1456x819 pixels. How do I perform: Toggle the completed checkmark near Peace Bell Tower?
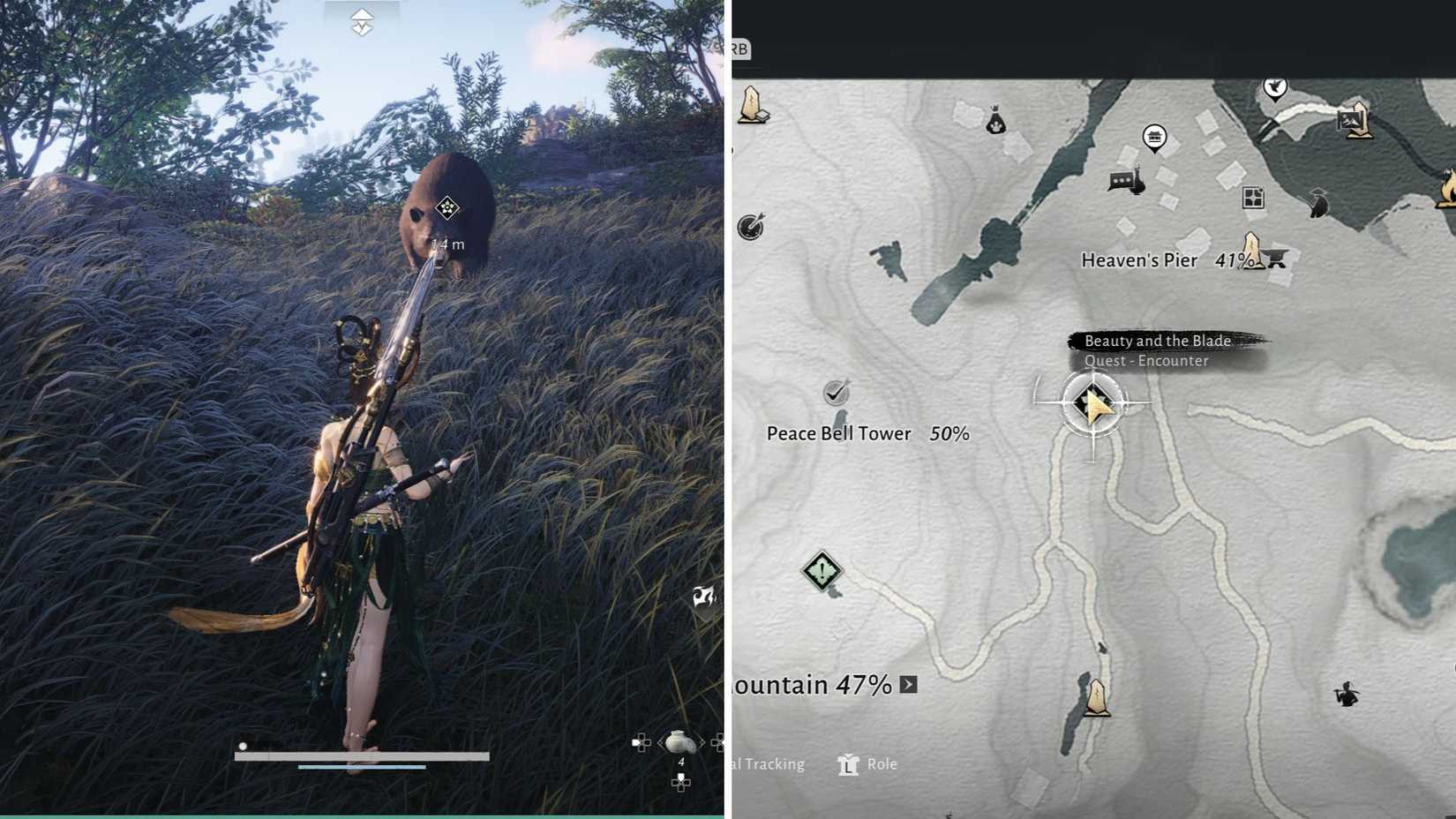coord(834,391)
